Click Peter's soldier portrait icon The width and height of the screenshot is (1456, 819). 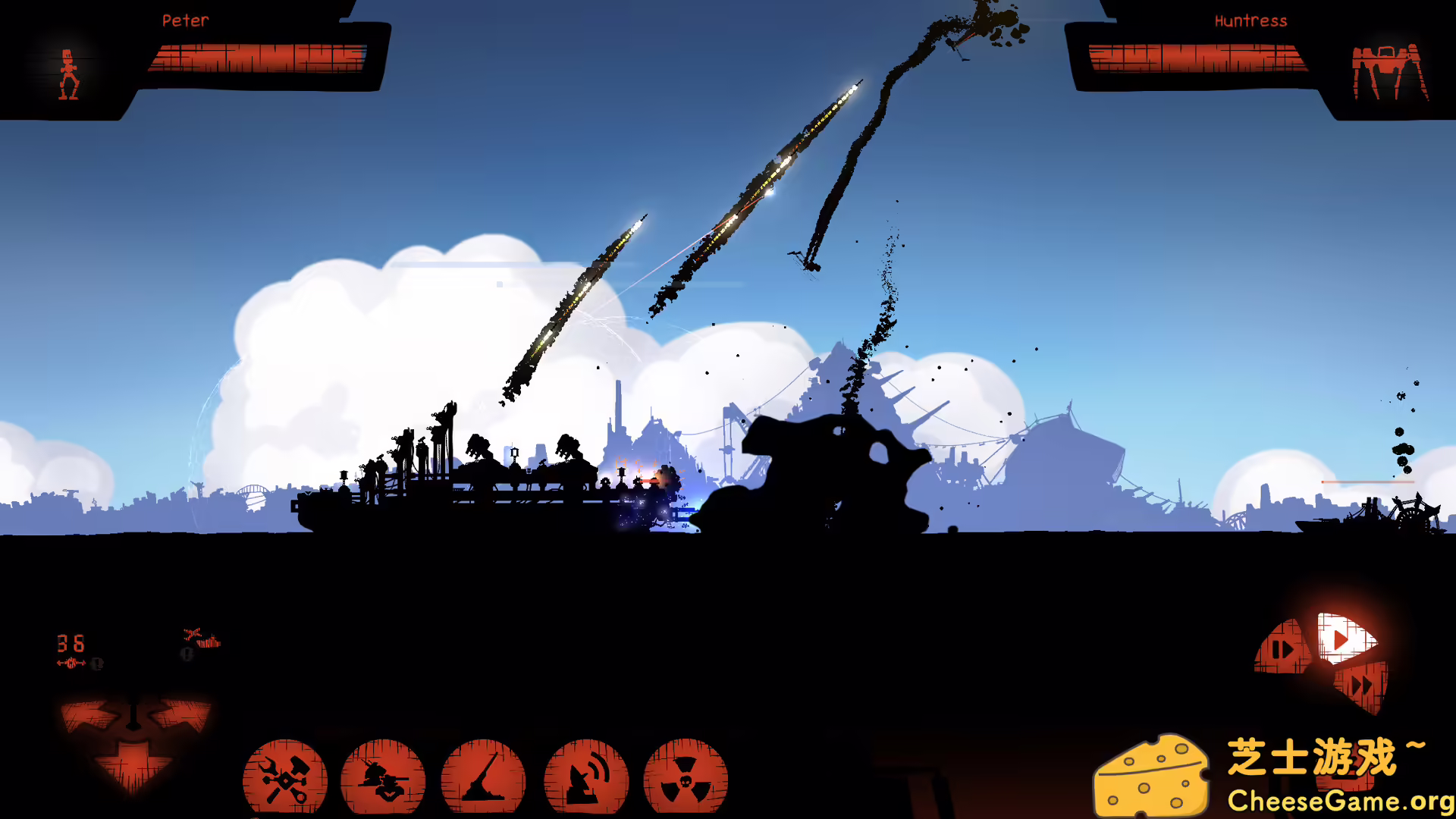pos(68,72)
